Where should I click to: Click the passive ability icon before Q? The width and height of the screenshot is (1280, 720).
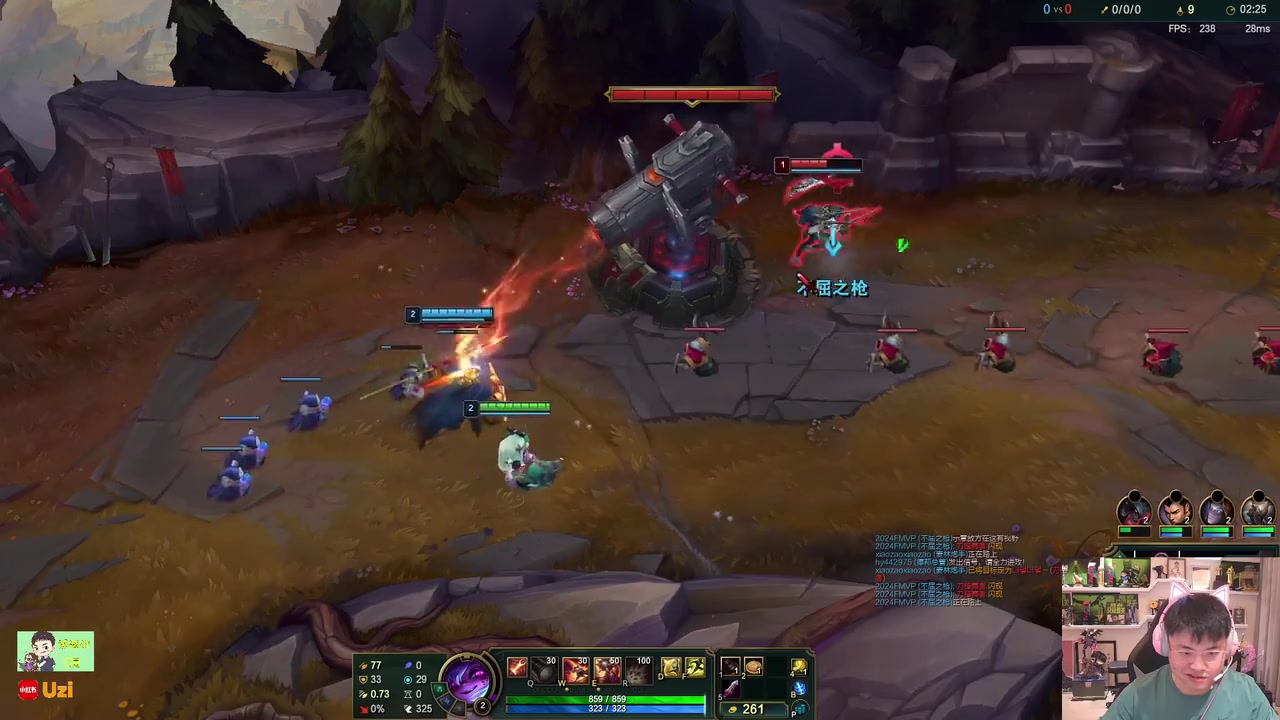point(517,668)
